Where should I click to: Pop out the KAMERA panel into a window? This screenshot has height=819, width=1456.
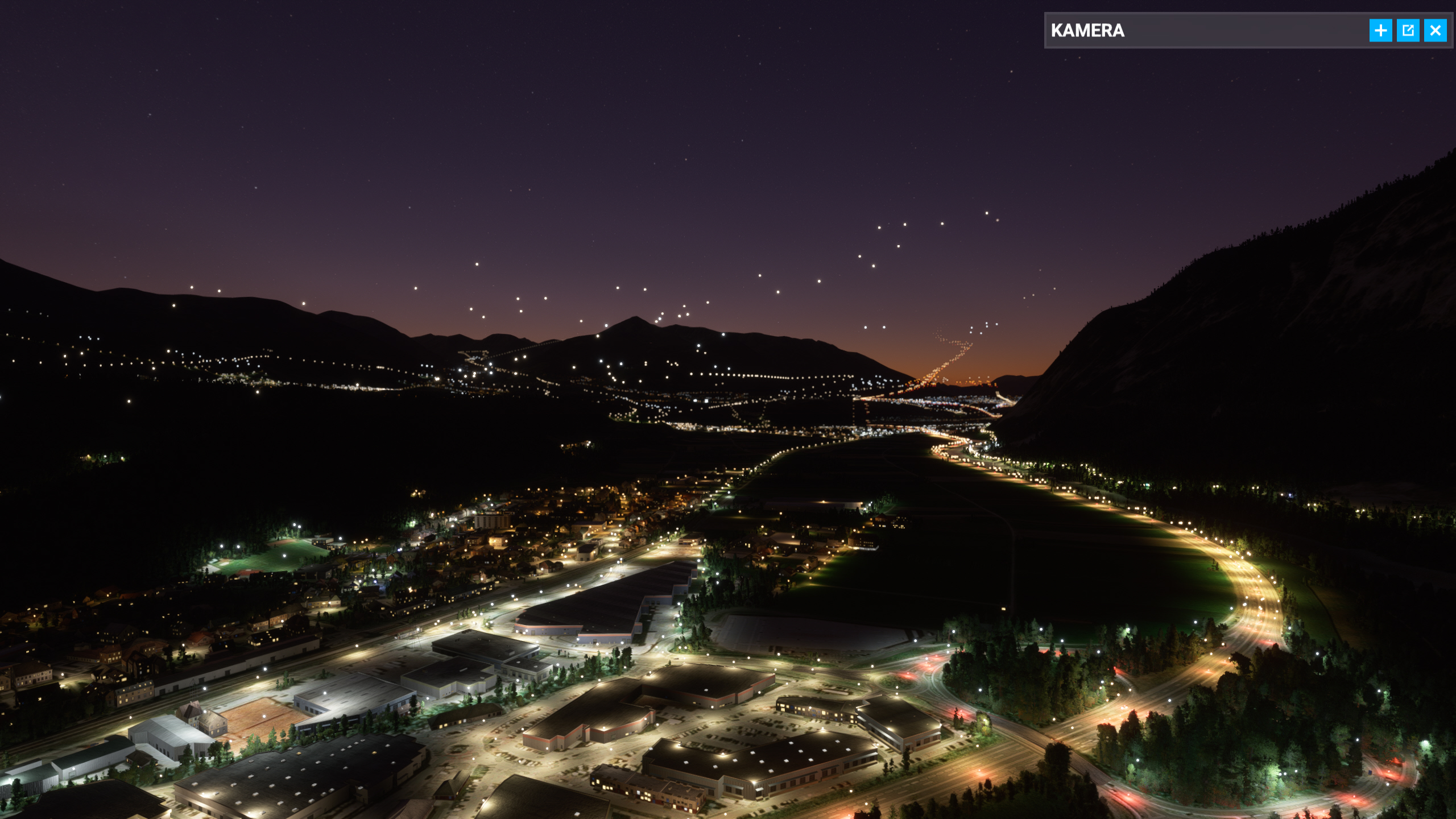point(1408,31)
